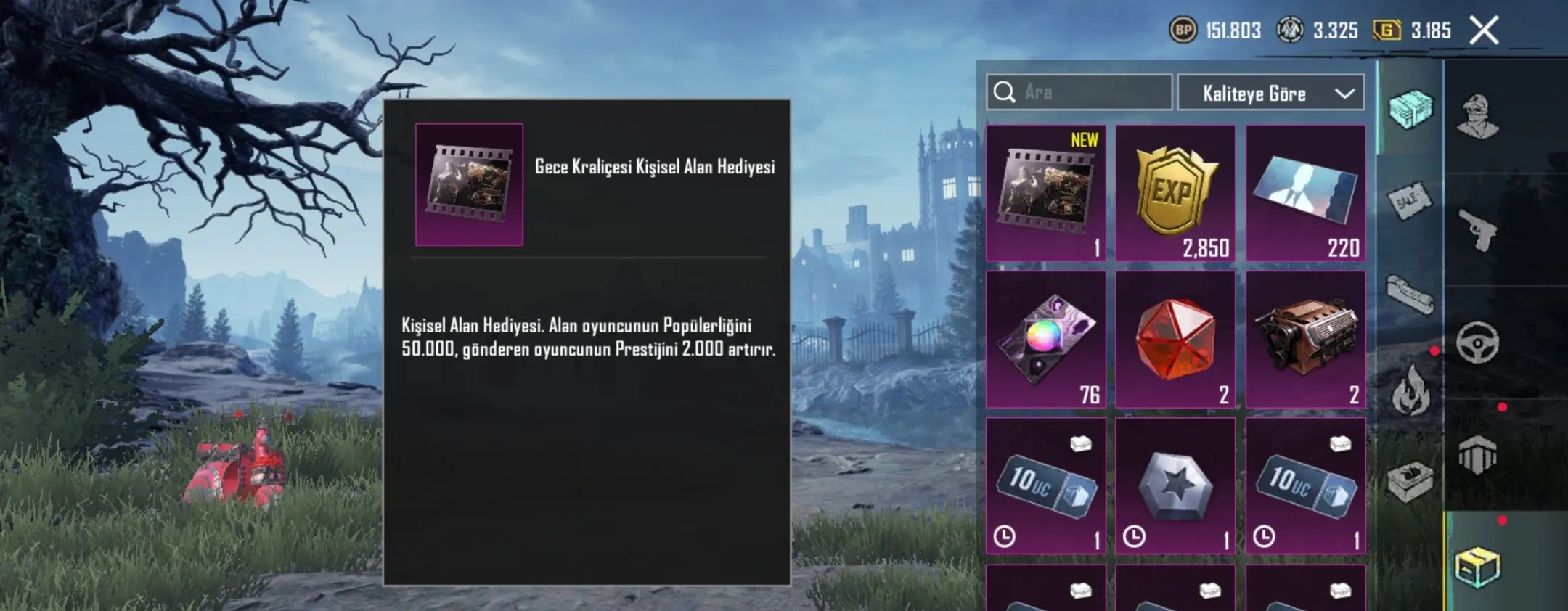Pick the red gem item slot
This screenshot has height=611, width=1568.
(x=1175, y=339)
